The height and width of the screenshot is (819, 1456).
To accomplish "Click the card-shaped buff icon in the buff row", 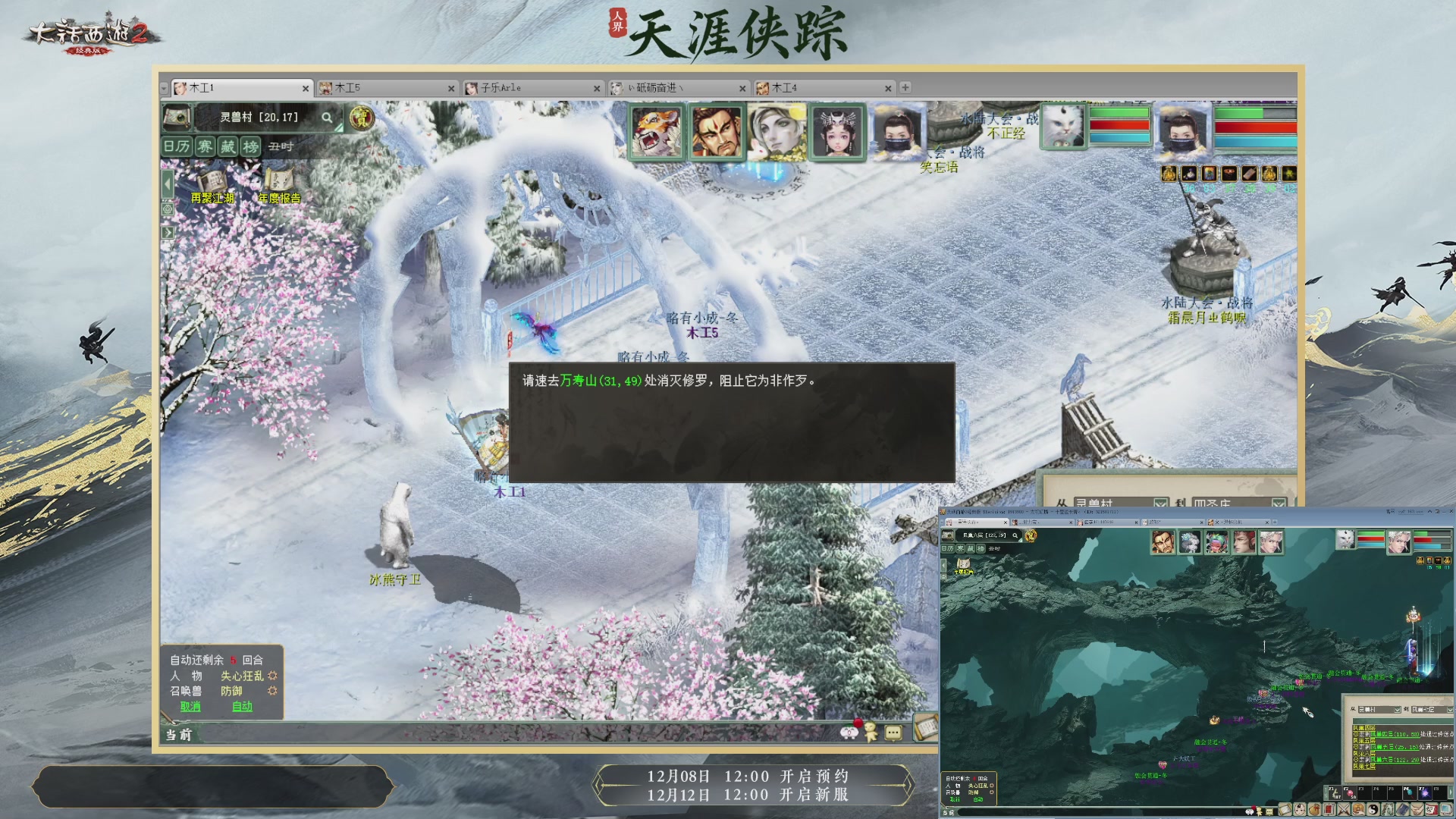I will (1209, 174).
